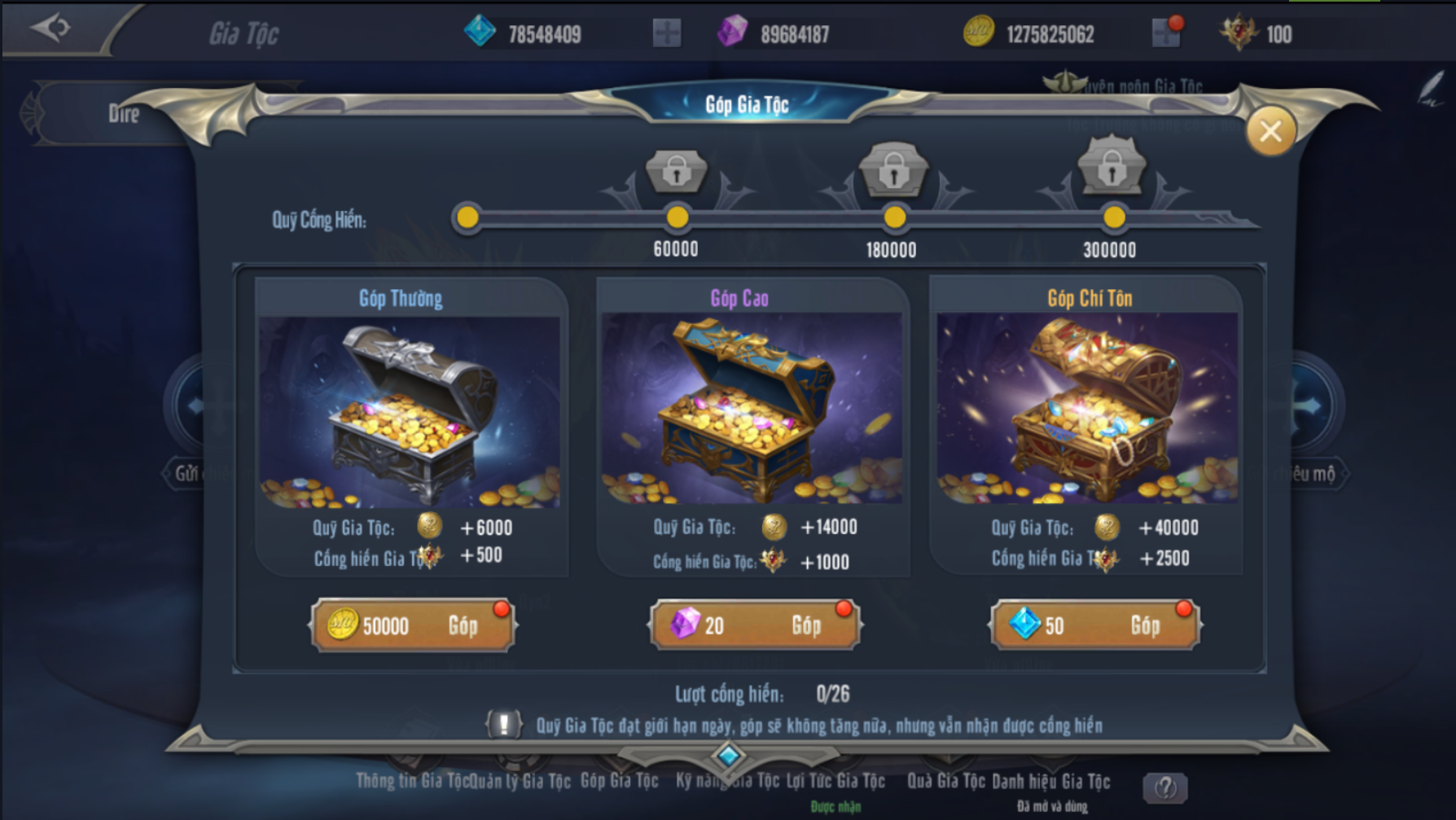Contribute 20 purple gems via Góp Cao button

(754, 625)
